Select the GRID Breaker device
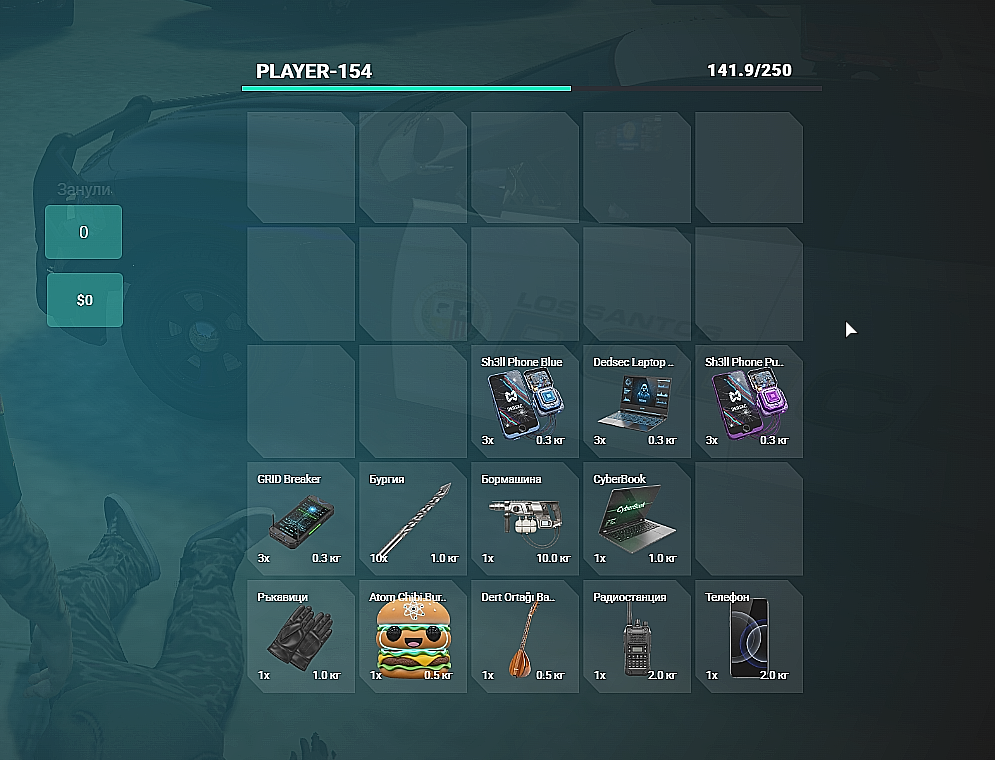Viewport: 995px width, 760px height. [300, 518]
